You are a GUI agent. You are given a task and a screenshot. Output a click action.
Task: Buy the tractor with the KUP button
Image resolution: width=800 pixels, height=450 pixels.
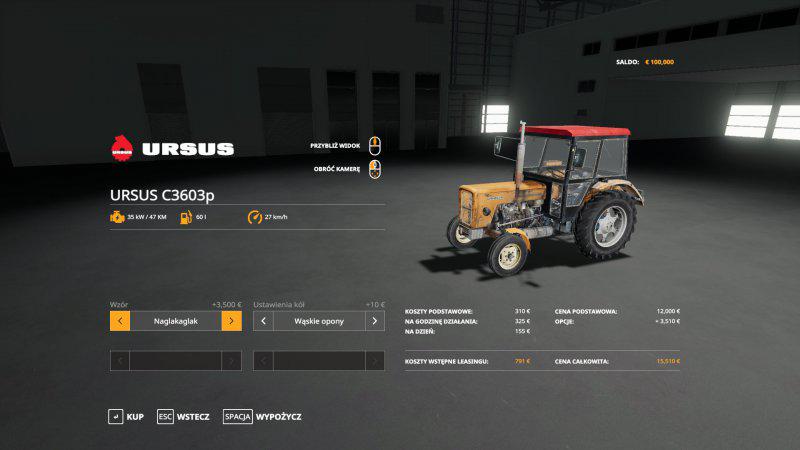(x=126, y=416)
